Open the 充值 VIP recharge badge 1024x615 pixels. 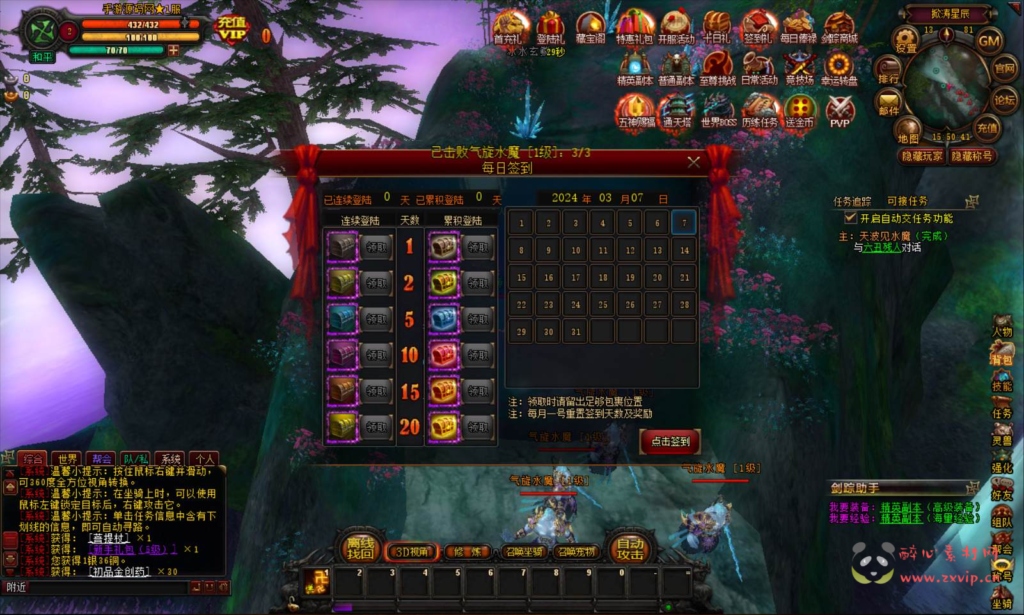point(232,29)
